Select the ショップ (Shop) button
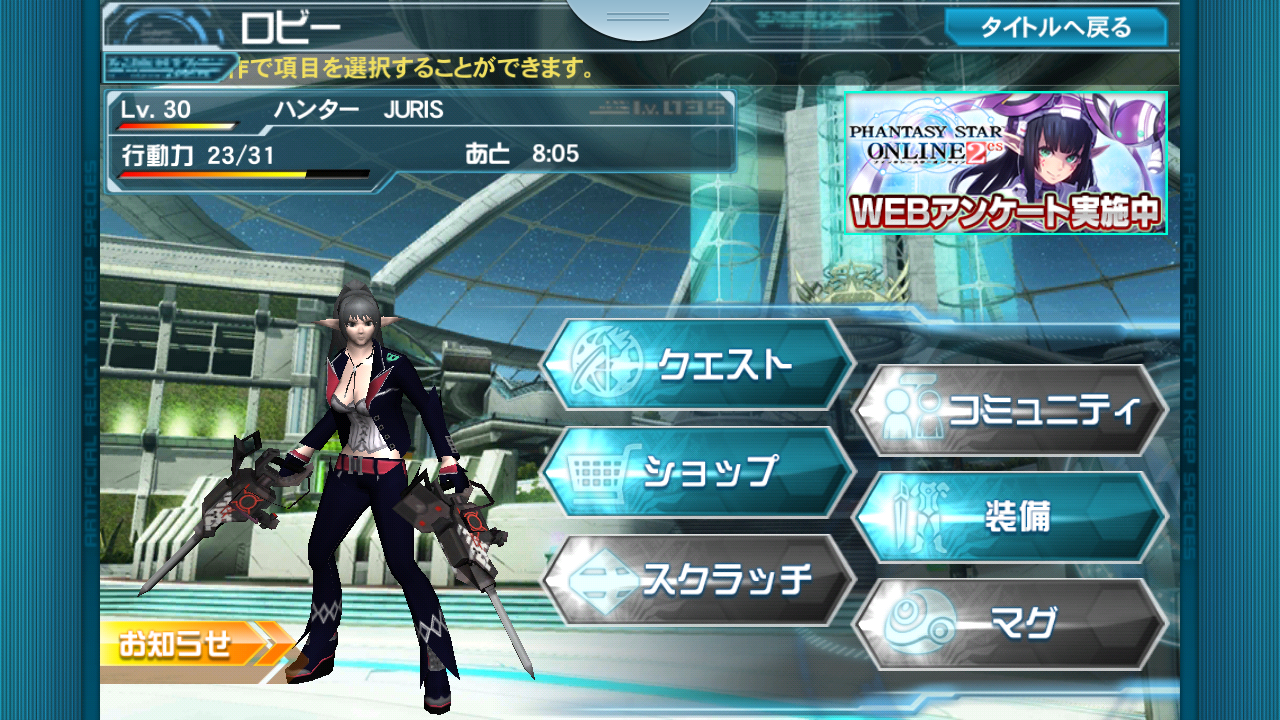The image size is (1280, 720). [697, 472]
